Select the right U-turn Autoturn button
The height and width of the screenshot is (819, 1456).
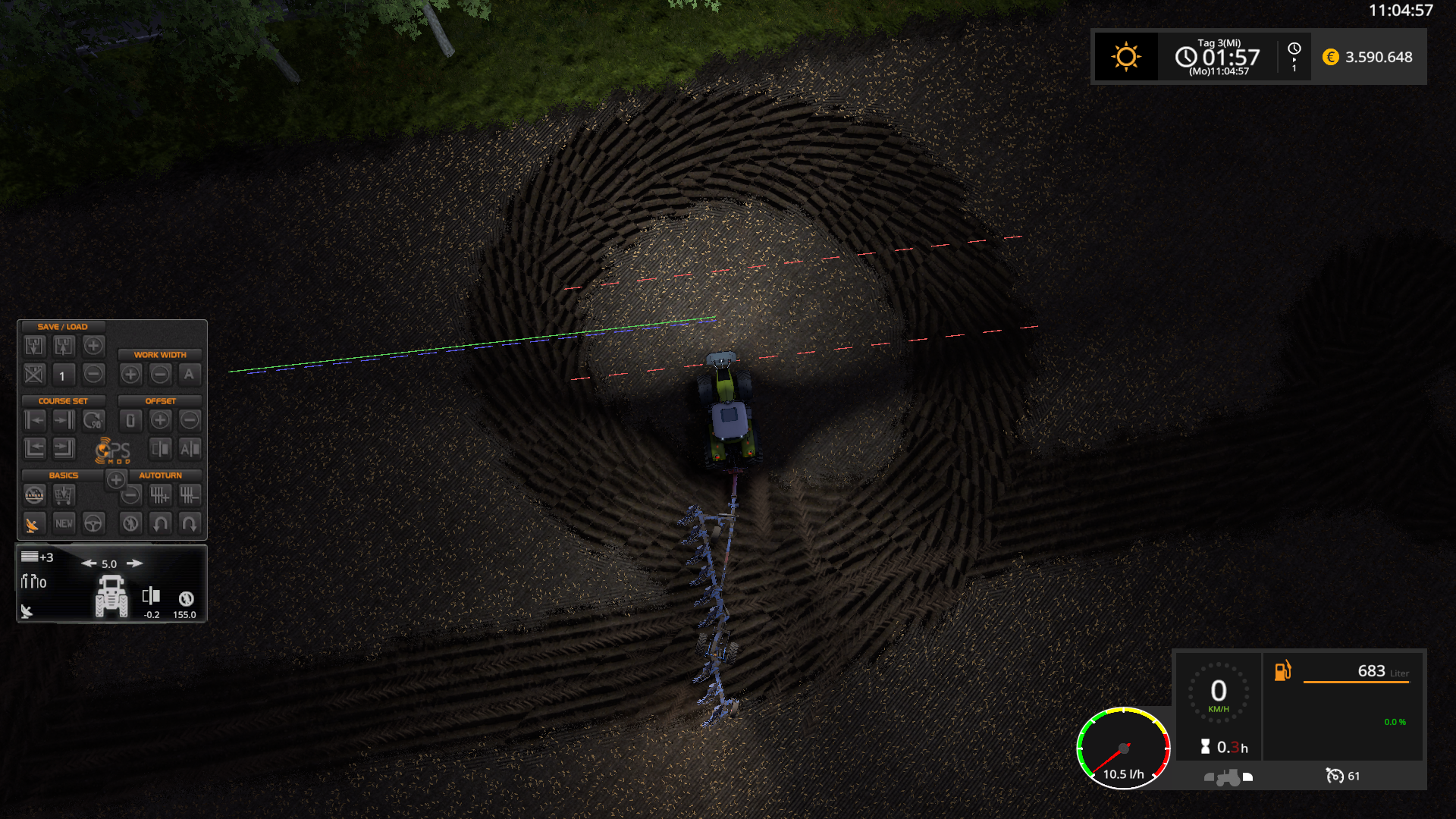[190, 523]
